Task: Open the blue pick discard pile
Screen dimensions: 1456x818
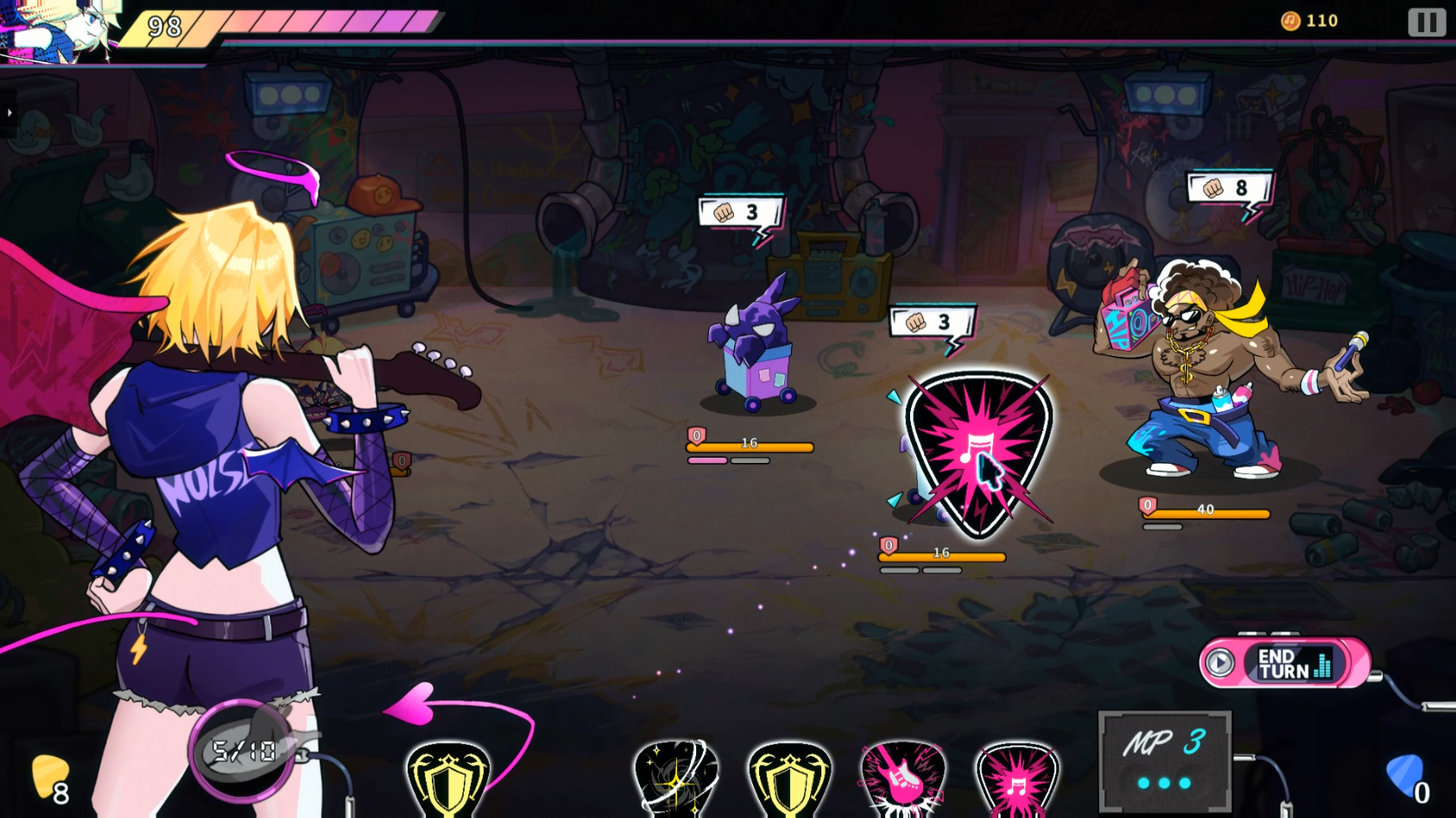Action: coord(1406,777)
